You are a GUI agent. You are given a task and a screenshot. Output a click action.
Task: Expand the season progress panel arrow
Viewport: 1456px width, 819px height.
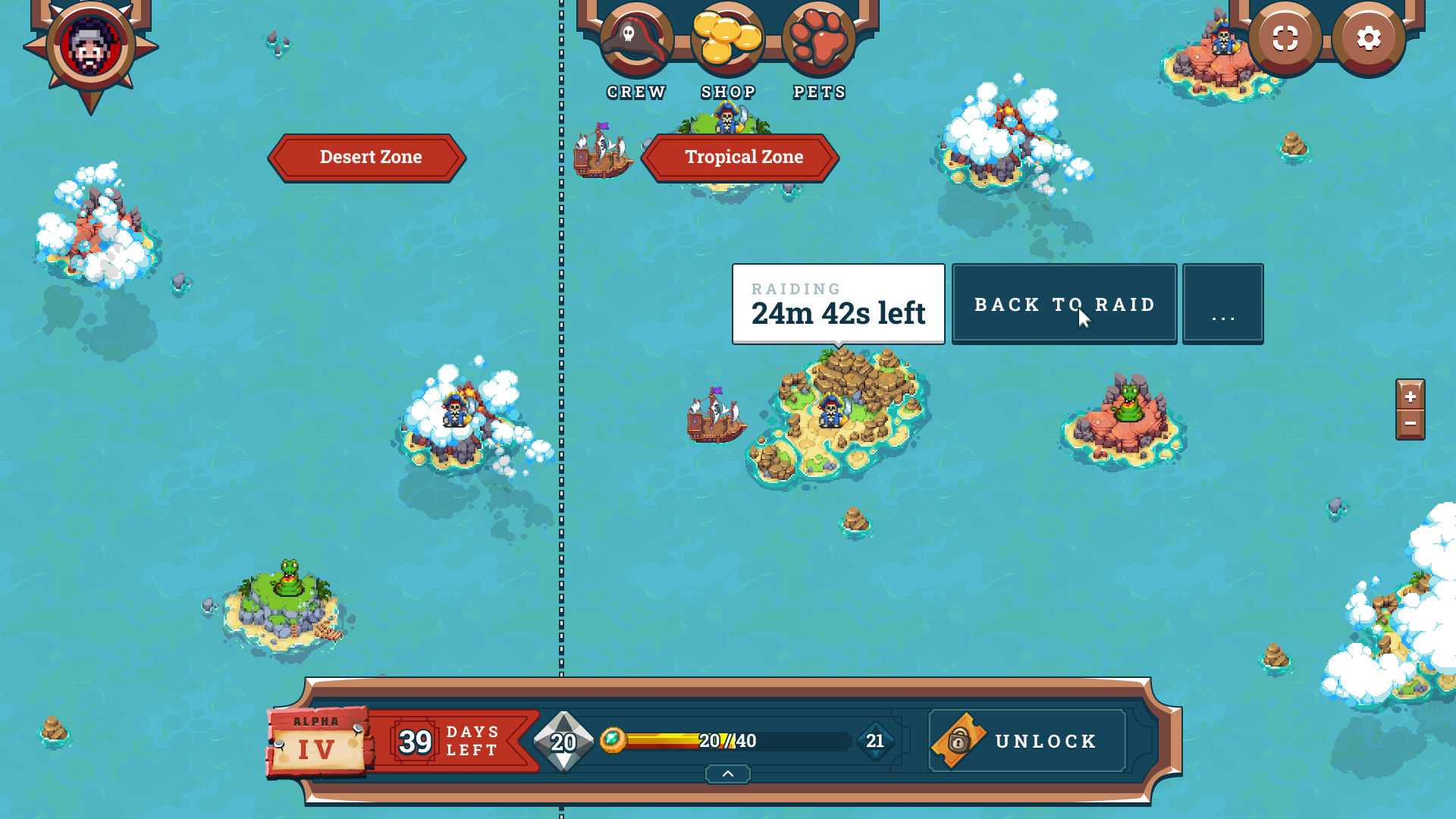coord(727,773)
